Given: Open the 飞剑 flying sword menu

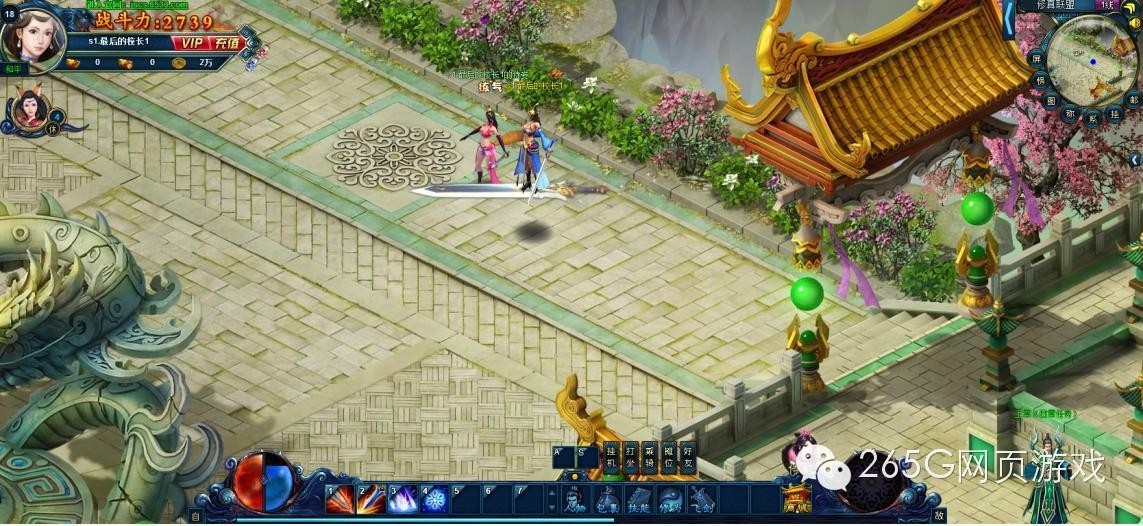Looking at the screenshot, I should coord(703,499).
